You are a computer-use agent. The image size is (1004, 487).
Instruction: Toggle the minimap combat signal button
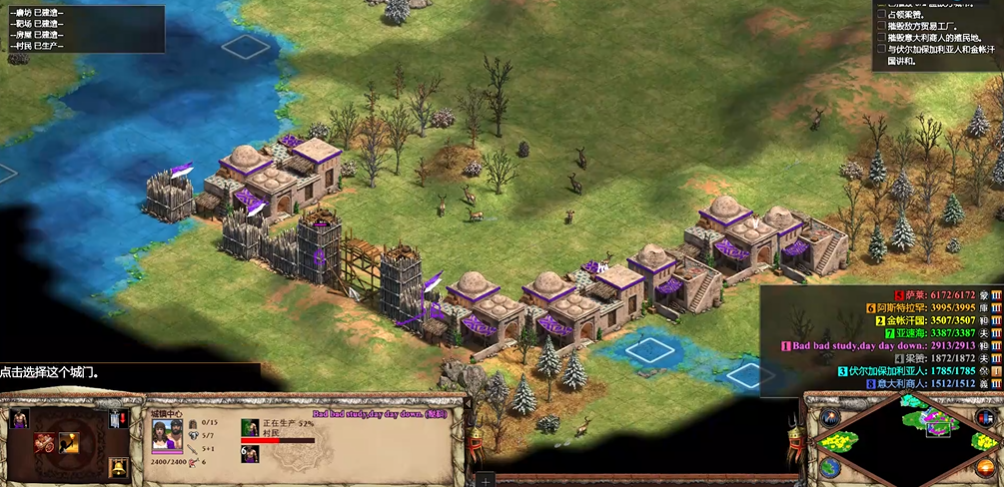tap(831, 417)
